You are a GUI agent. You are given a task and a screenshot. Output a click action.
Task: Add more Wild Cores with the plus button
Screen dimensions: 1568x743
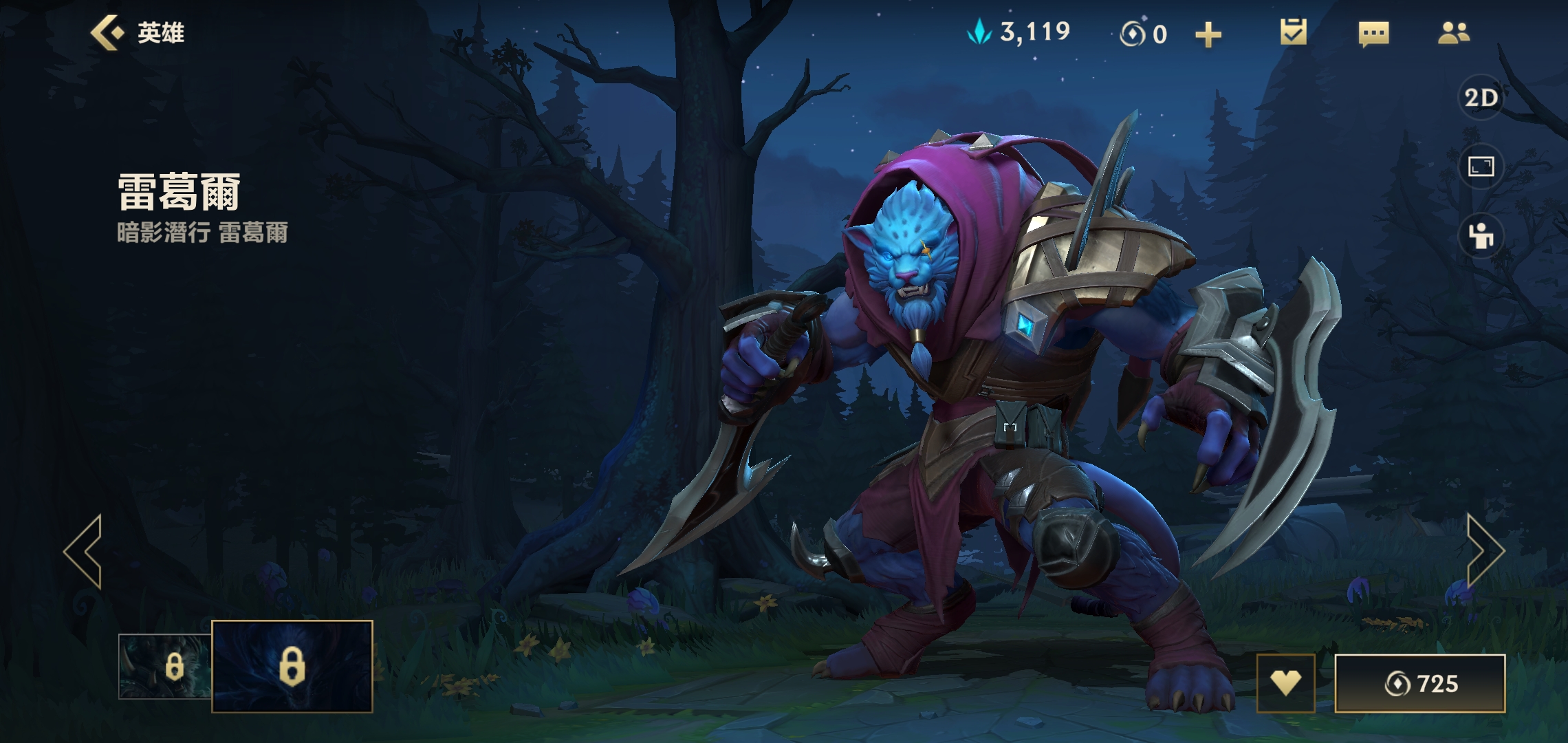coord(1208,34)
